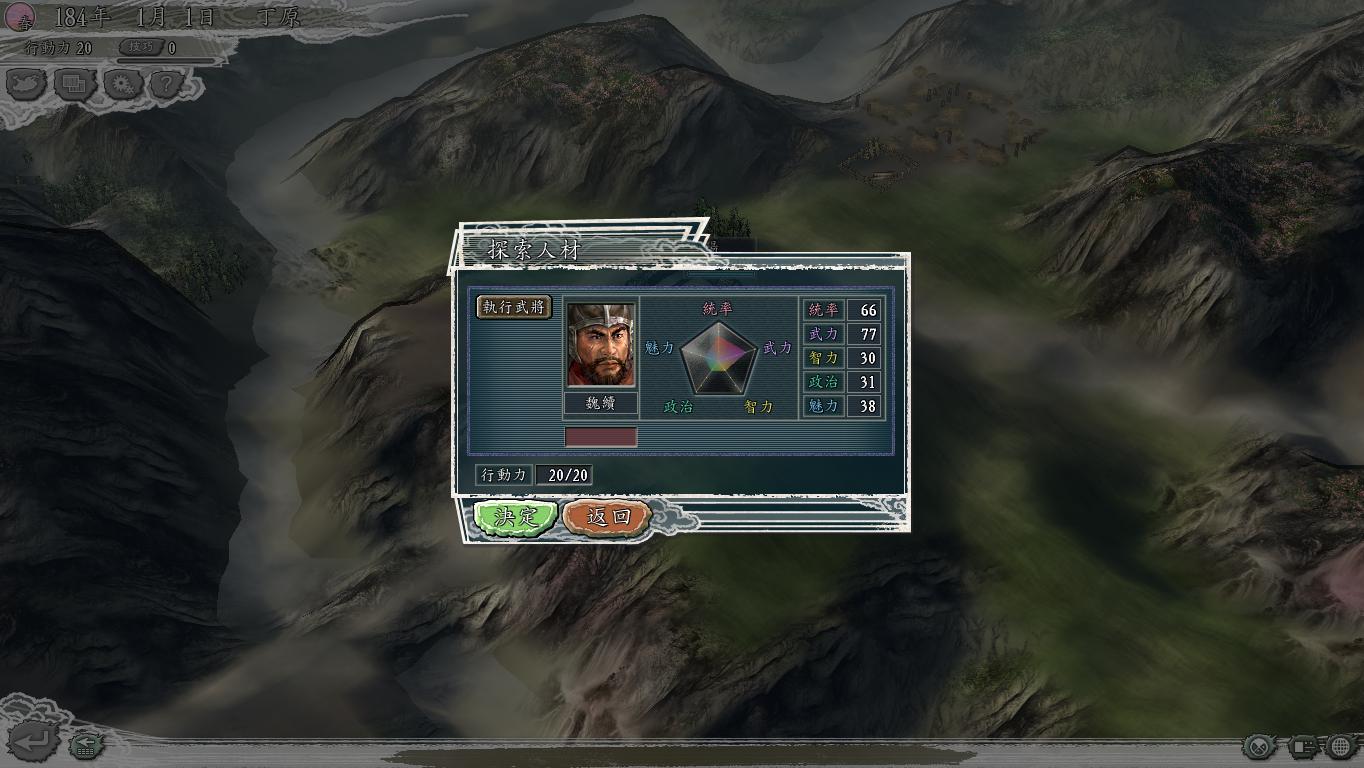
Task: Open the China map icon
Action: (x=27, y=85)
